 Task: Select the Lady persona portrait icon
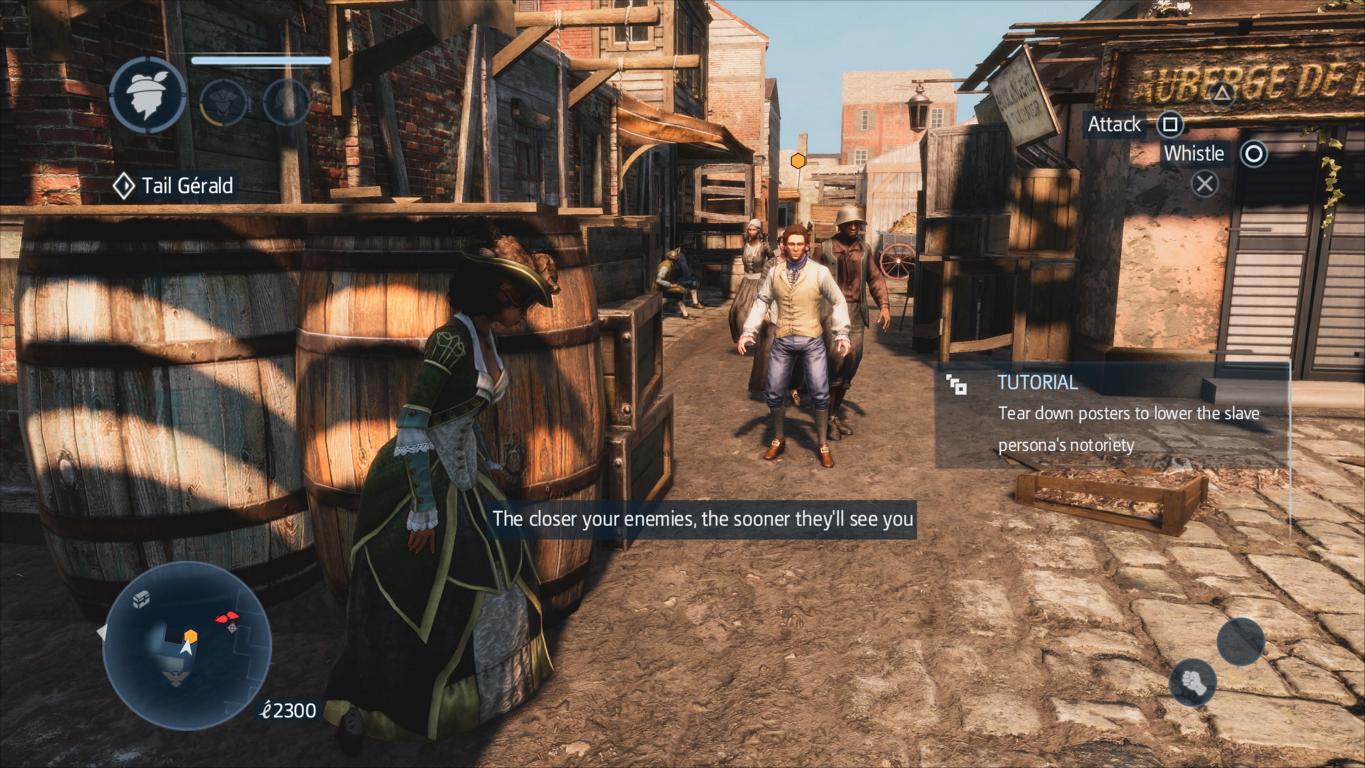(148, 95)
